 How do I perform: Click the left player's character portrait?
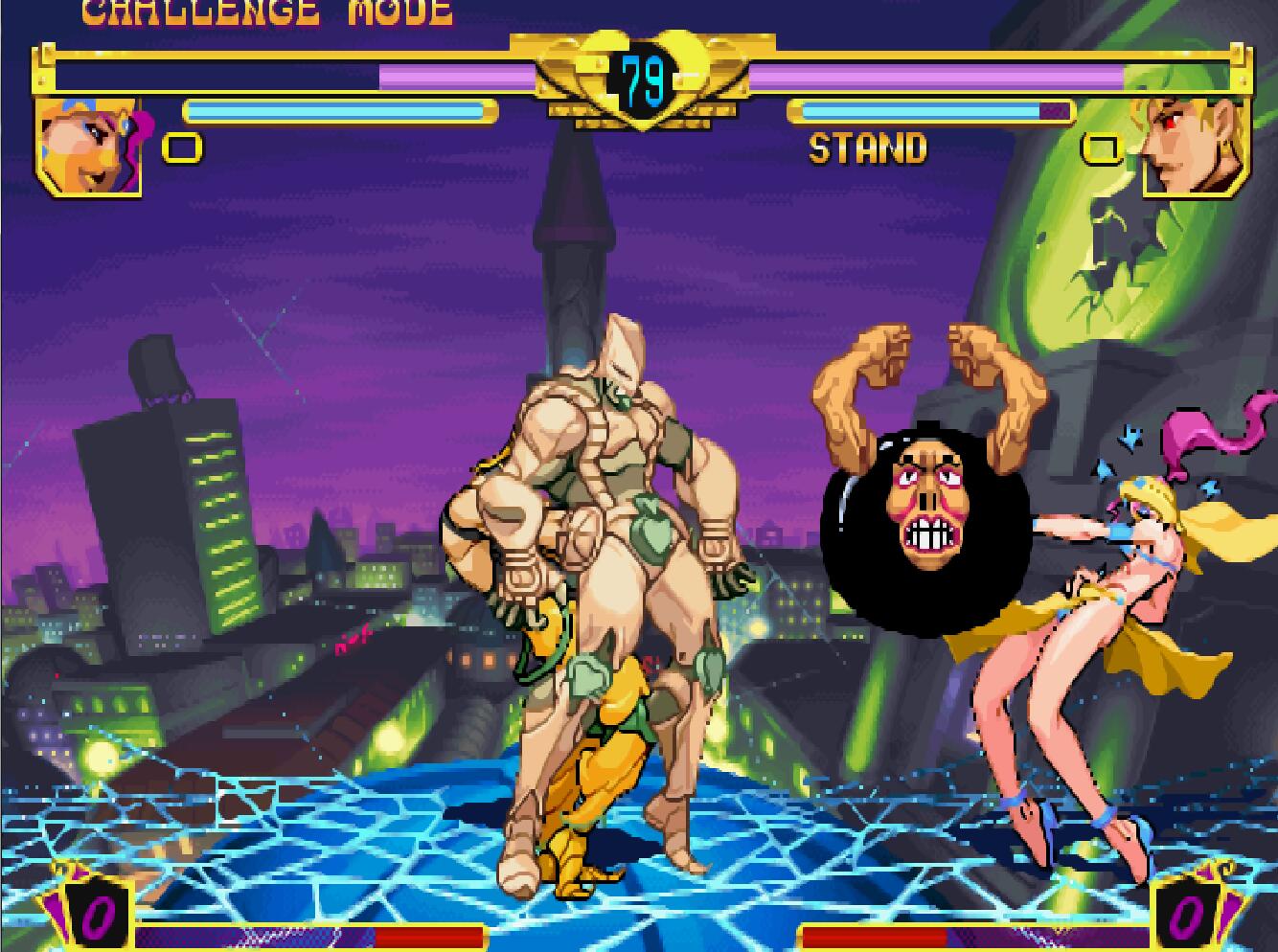pyautogui.click(x=89, y=147)
